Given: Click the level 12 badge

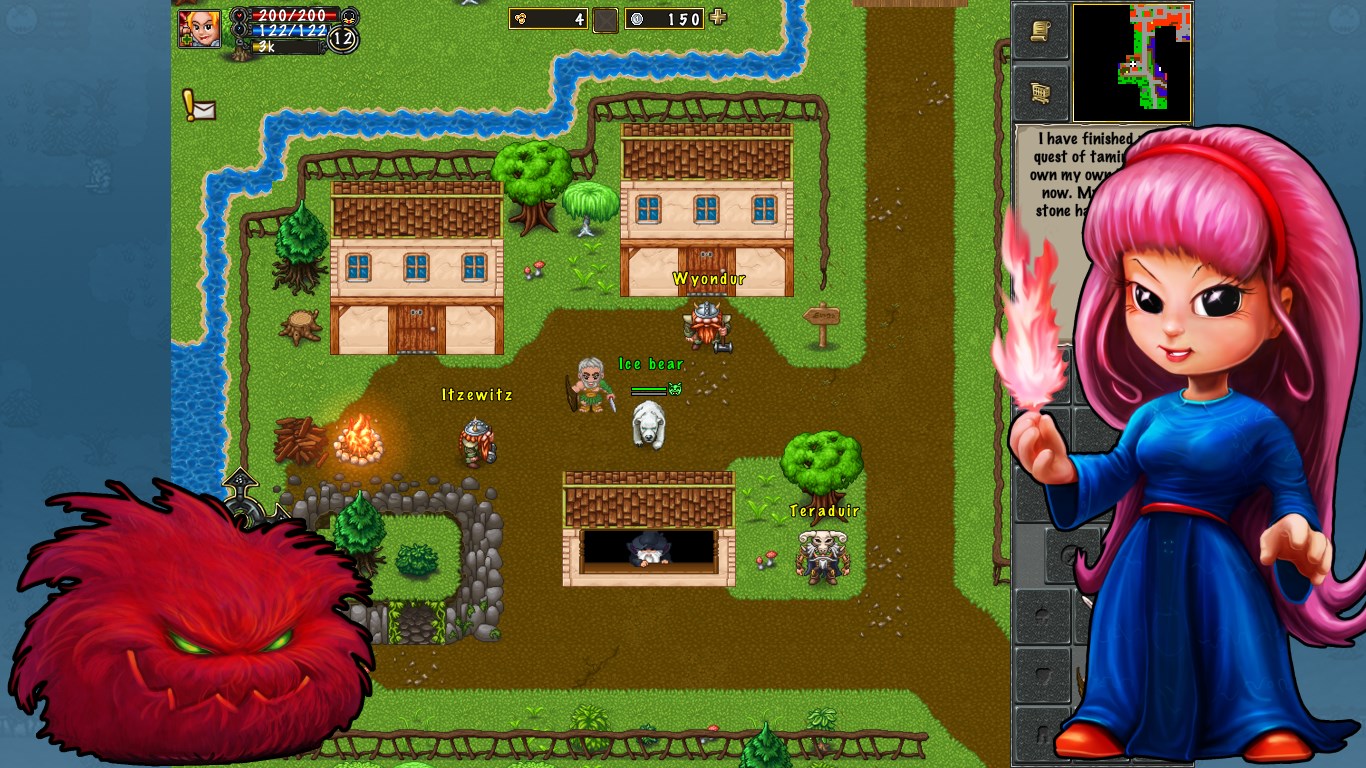Looking at the screenshot, I should [343, 40].
